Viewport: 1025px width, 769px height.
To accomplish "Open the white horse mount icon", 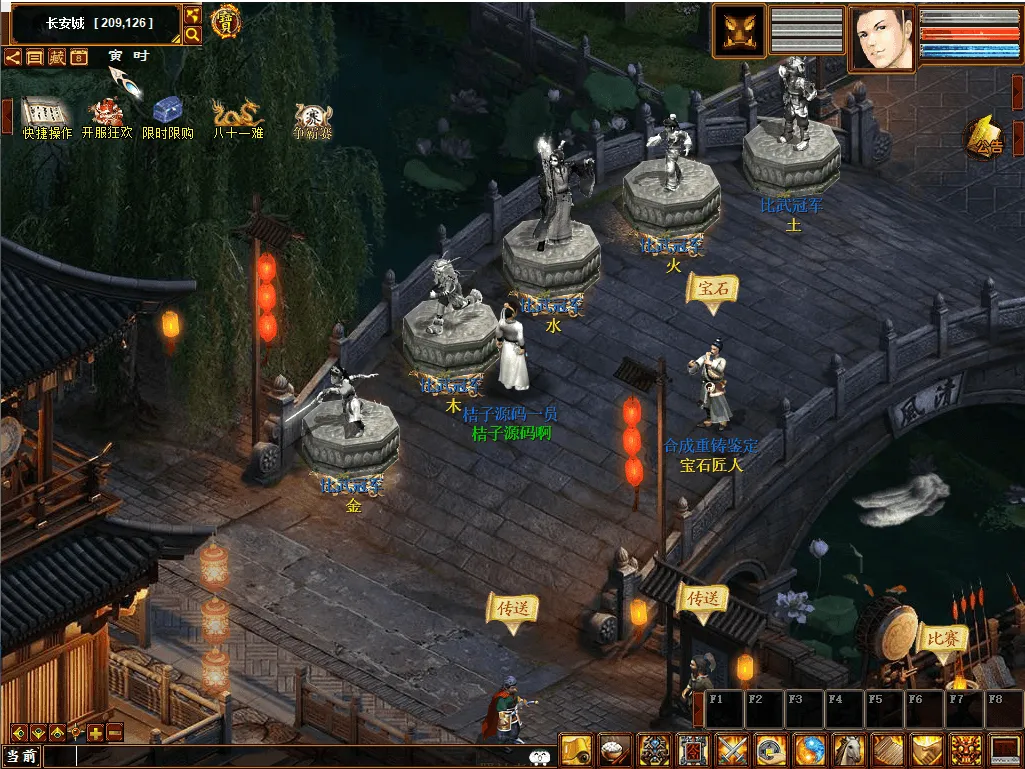I will [849, 750].
